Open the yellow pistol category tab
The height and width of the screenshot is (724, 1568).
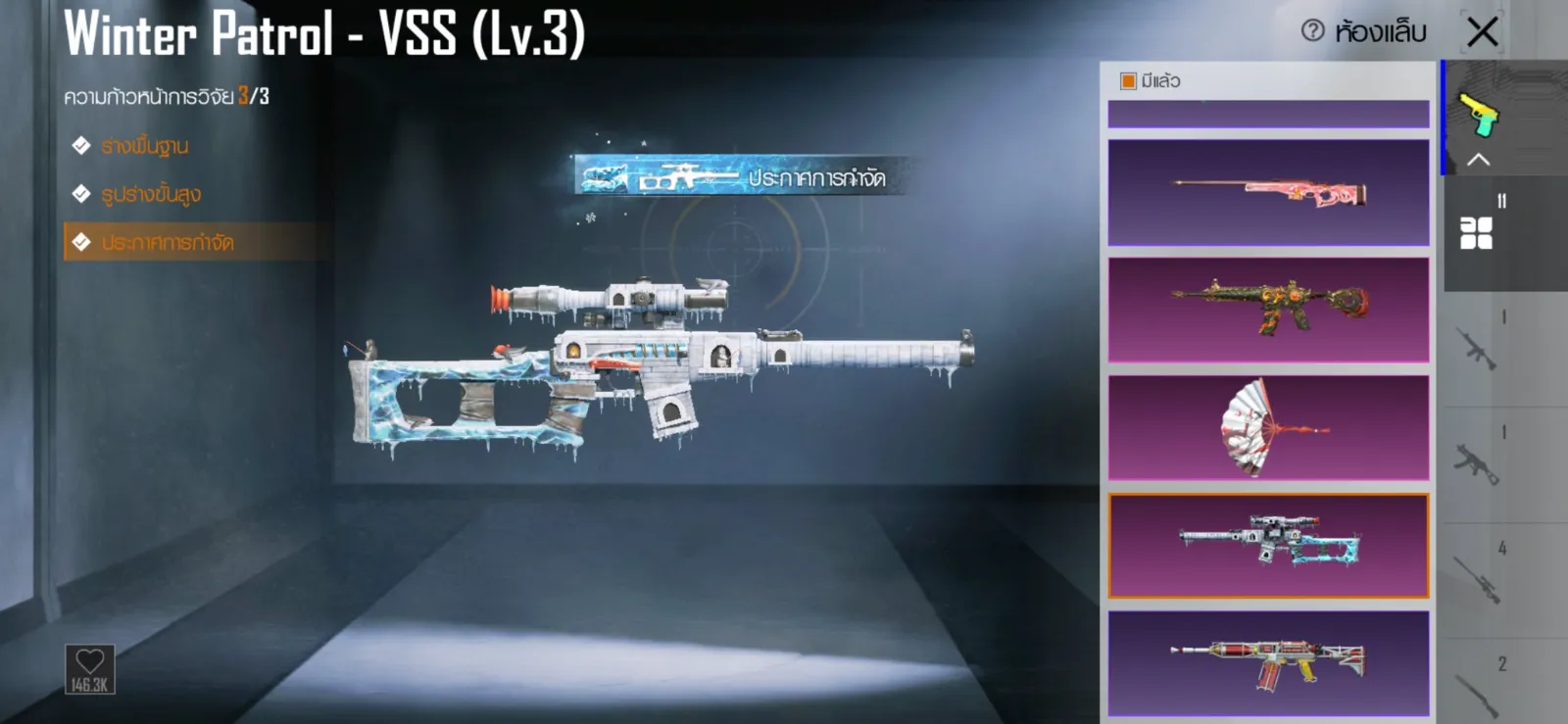[x=1480, y=115]
